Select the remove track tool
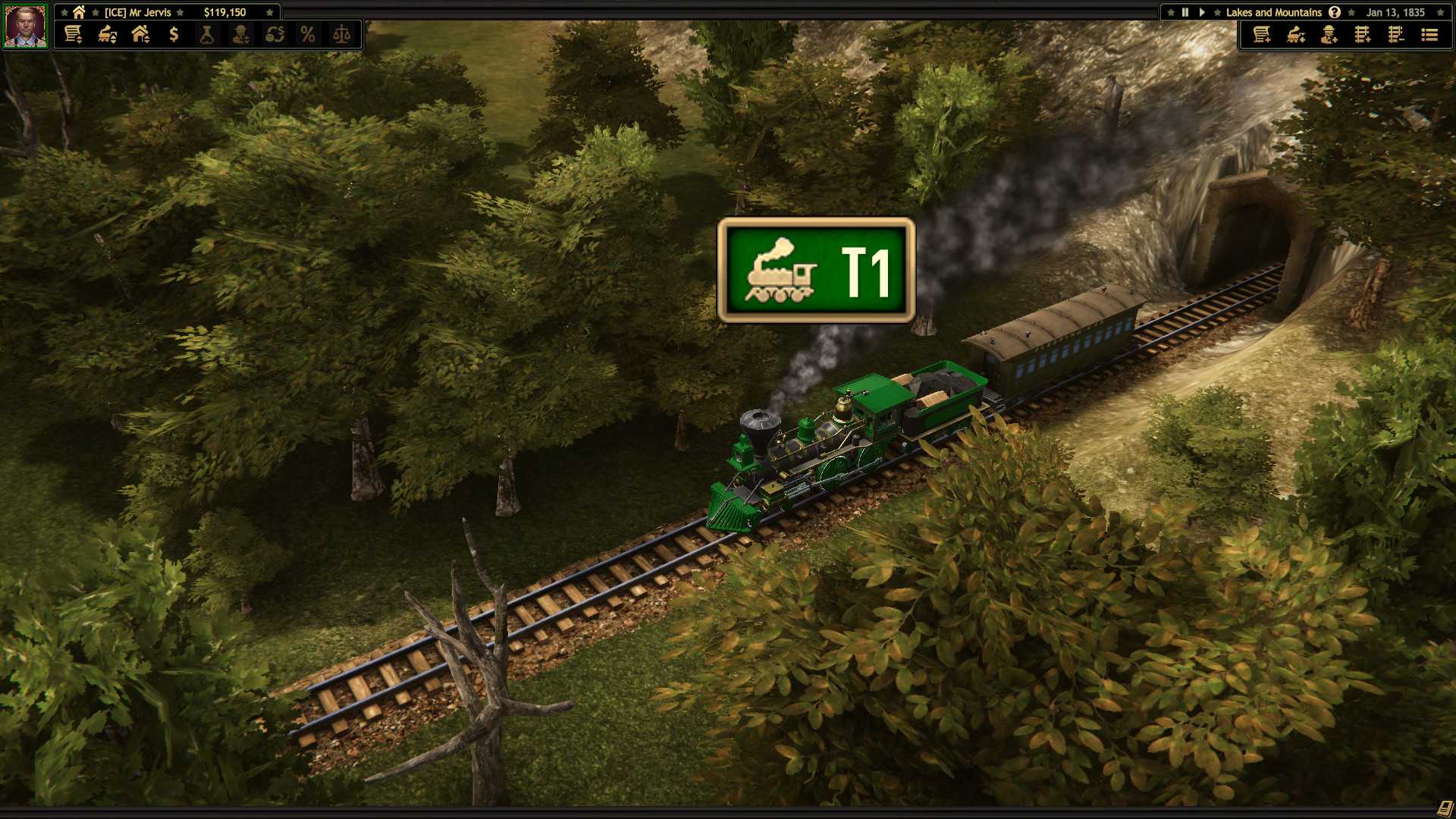 point(1395,35)
